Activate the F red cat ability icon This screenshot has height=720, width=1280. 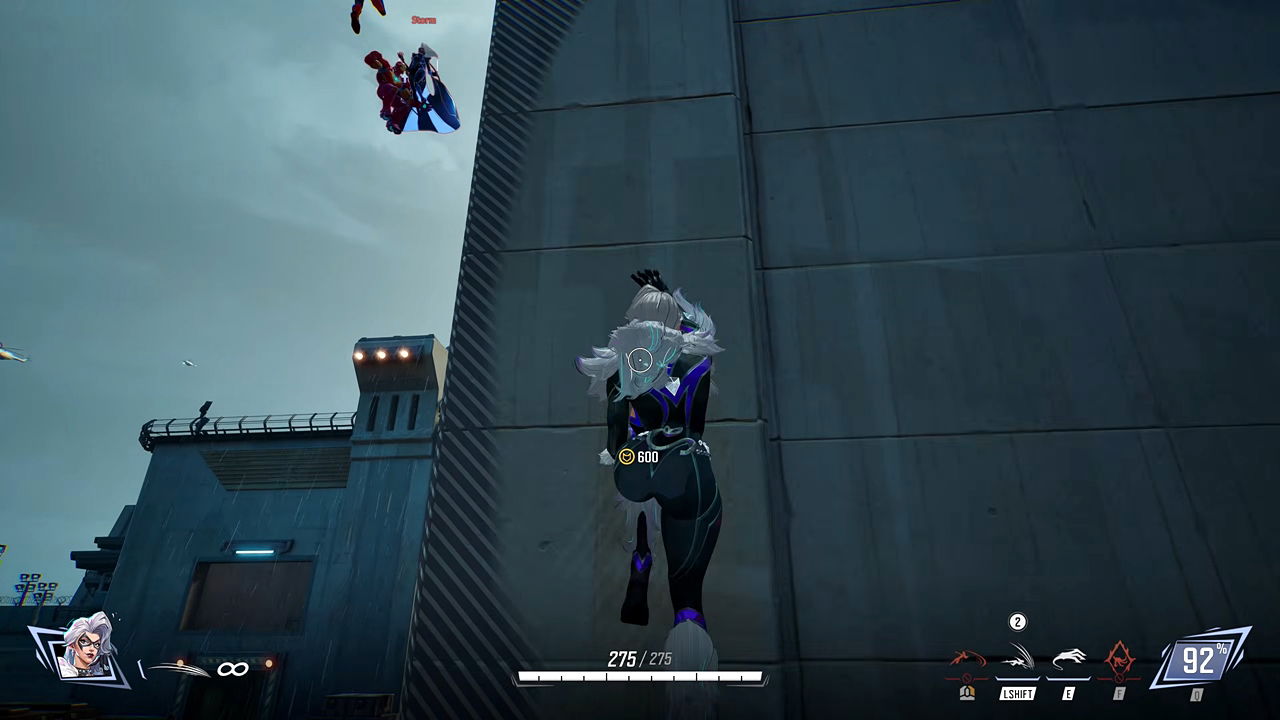1119,656
